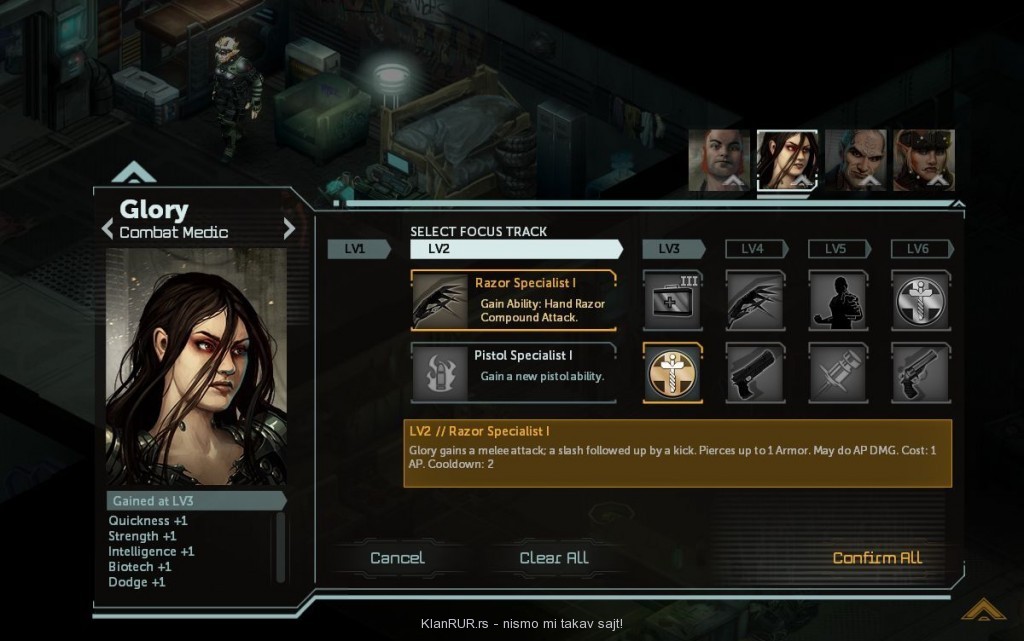Select the elf woman's portrait with cap
Image resolution: width=1024 pixels, height=641 pixels.
coord(923,159)
